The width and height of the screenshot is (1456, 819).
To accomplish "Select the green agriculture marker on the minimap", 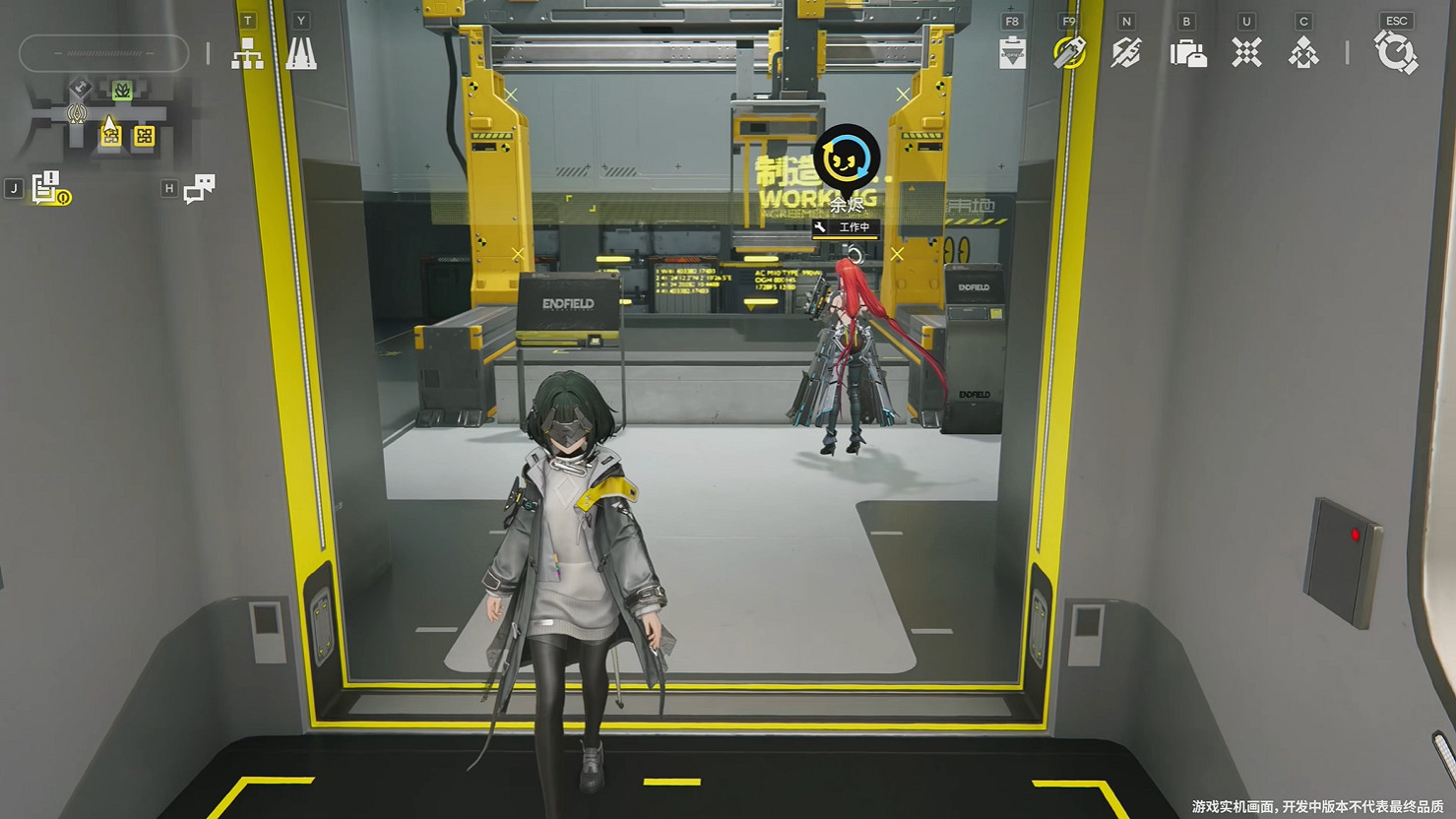I will click(123, 89).
